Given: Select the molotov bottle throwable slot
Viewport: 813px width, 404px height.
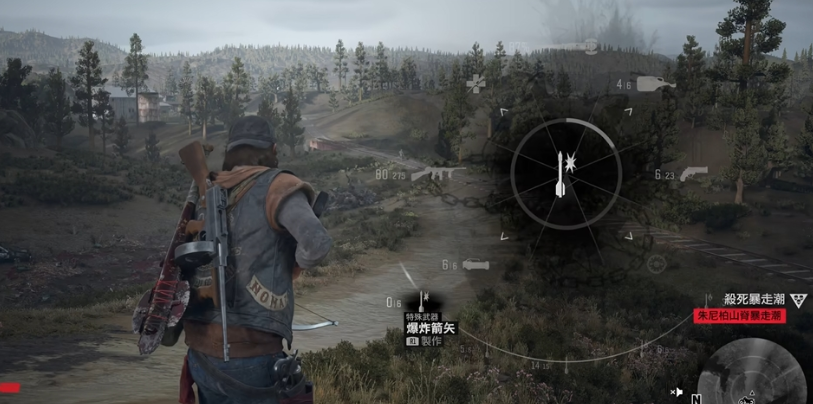Looking at the screenshot, I should 653,84.
